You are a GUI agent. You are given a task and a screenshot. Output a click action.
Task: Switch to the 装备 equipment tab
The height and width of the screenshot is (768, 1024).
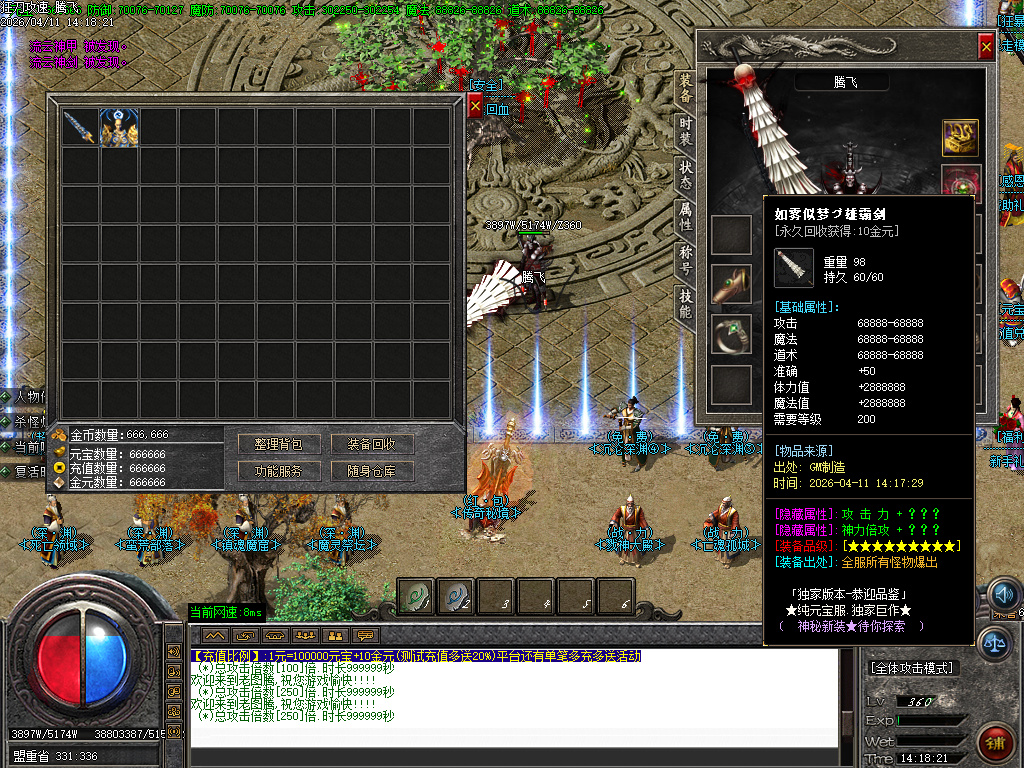pos(685,88)
